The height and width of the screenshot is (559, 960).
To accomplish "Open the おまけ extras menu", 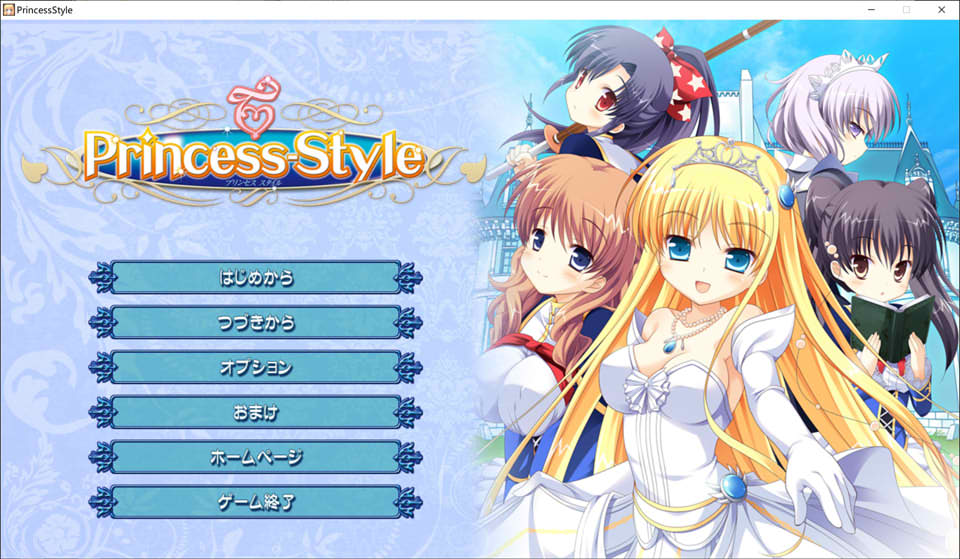I will tap(256, 412).
